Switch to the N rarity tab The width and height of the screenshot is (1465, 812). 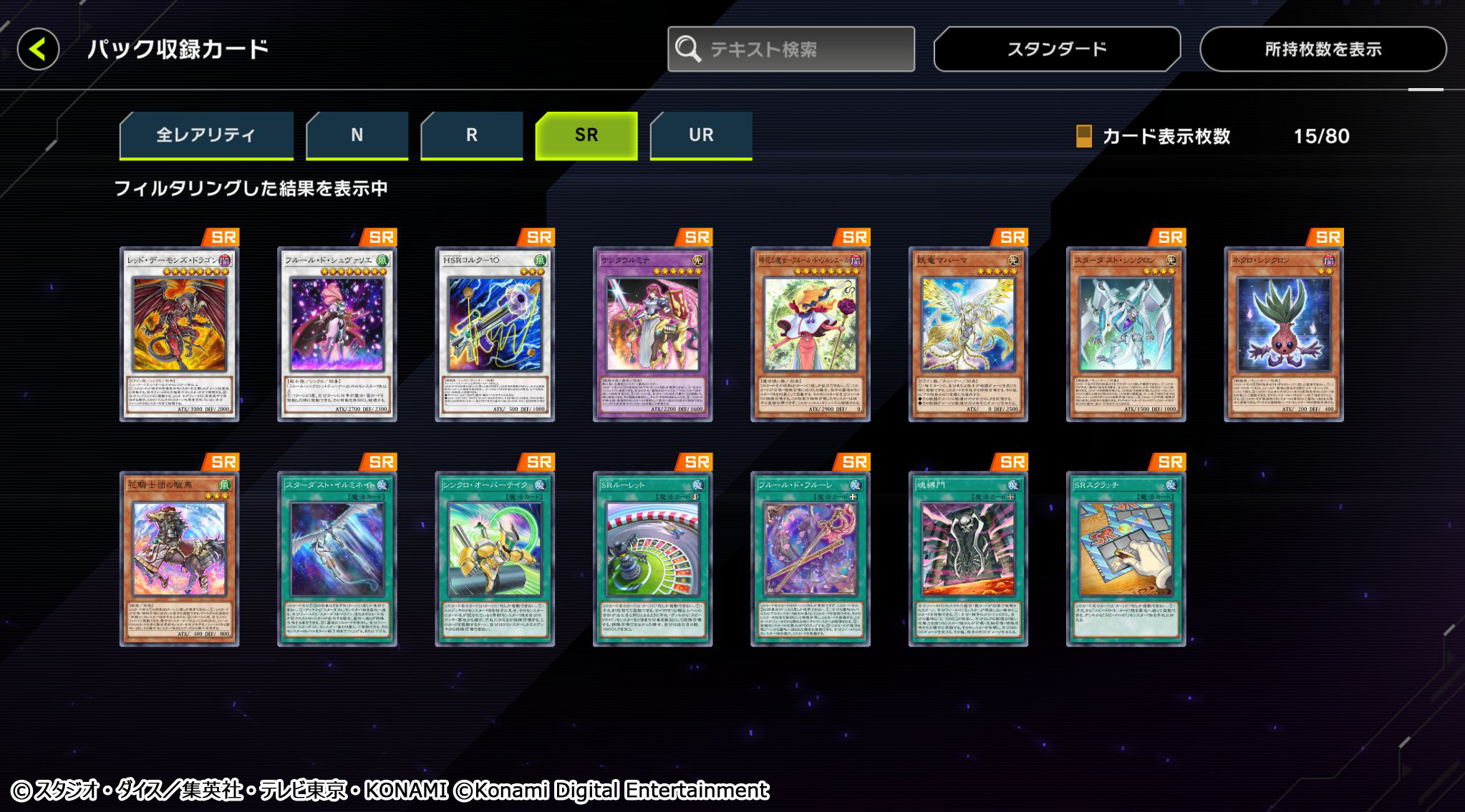point(357,135)
